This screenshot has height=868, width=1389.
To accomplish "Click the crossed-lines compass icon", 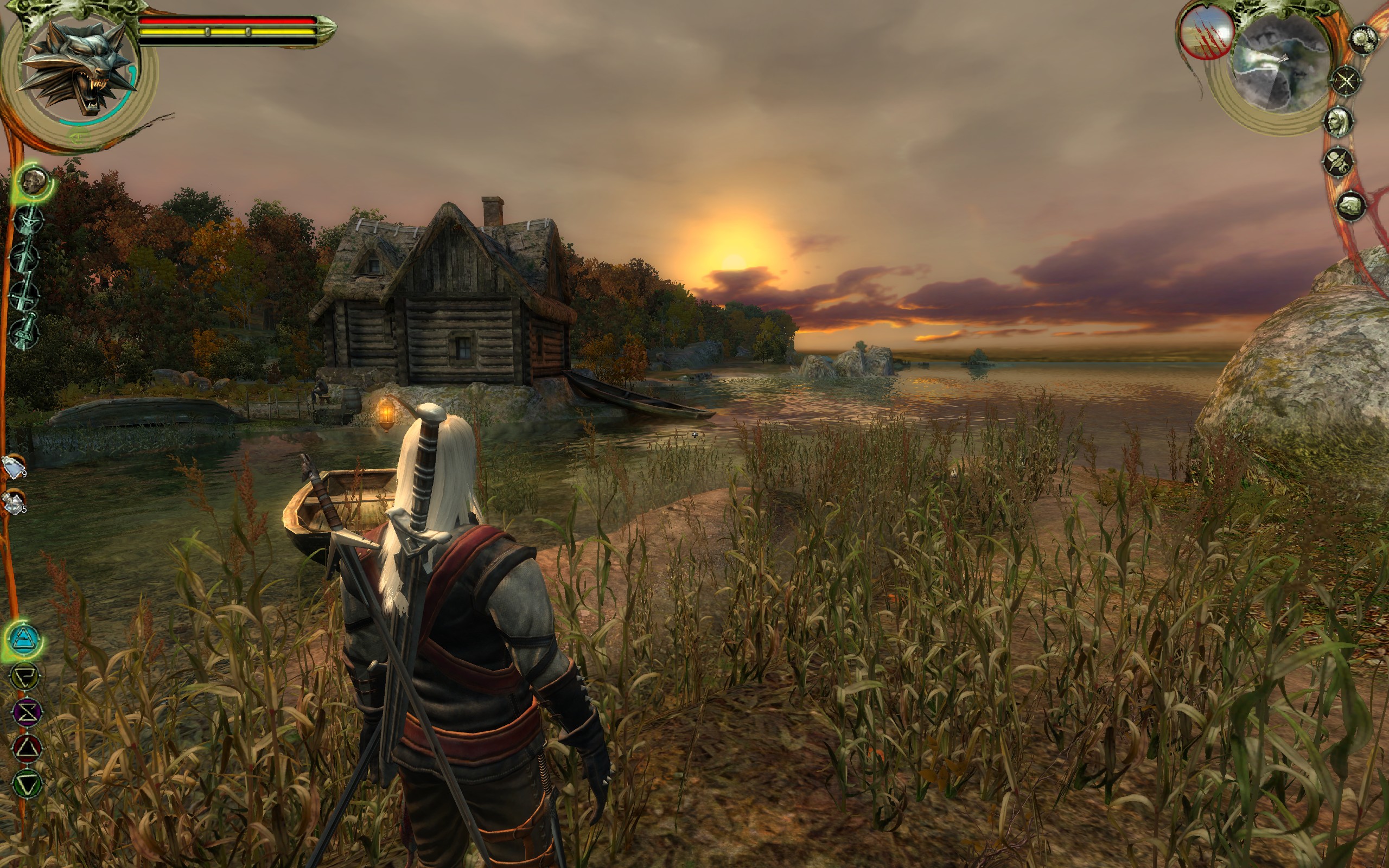I will [1346, 81].
